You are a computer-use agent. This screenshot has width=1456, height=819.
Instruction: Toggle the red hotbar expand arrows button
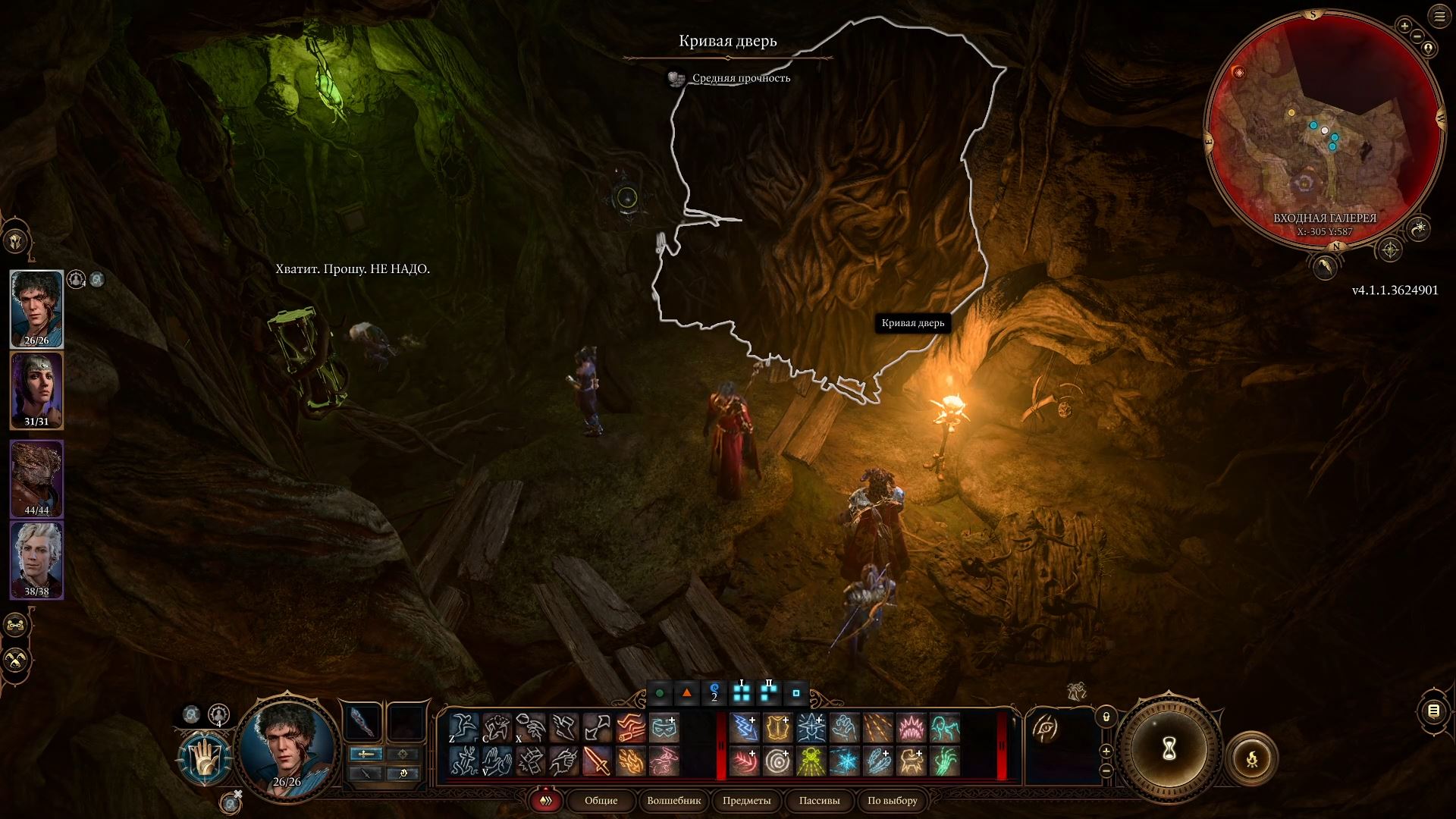coord(545,800)
